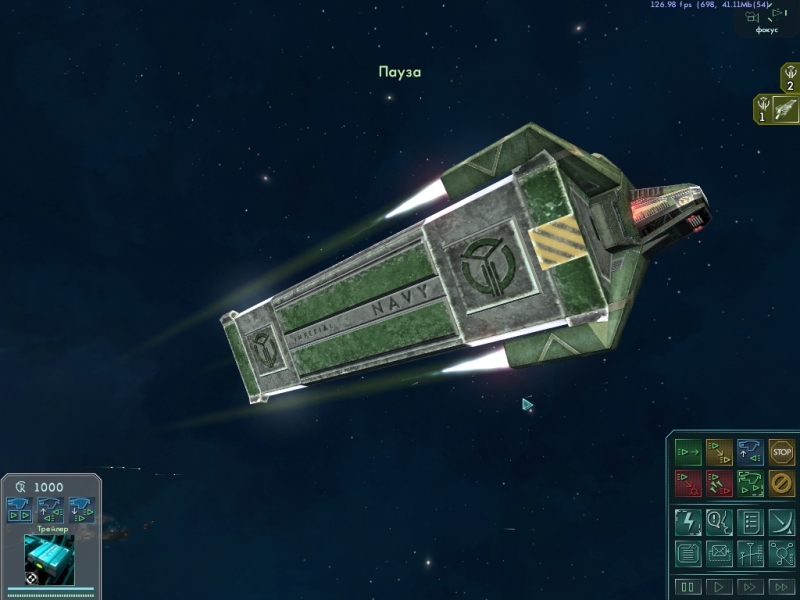Screen dimensions: 800x600
Task: Open the radar dish sensor panel
Action: click(x=782, y=521)
